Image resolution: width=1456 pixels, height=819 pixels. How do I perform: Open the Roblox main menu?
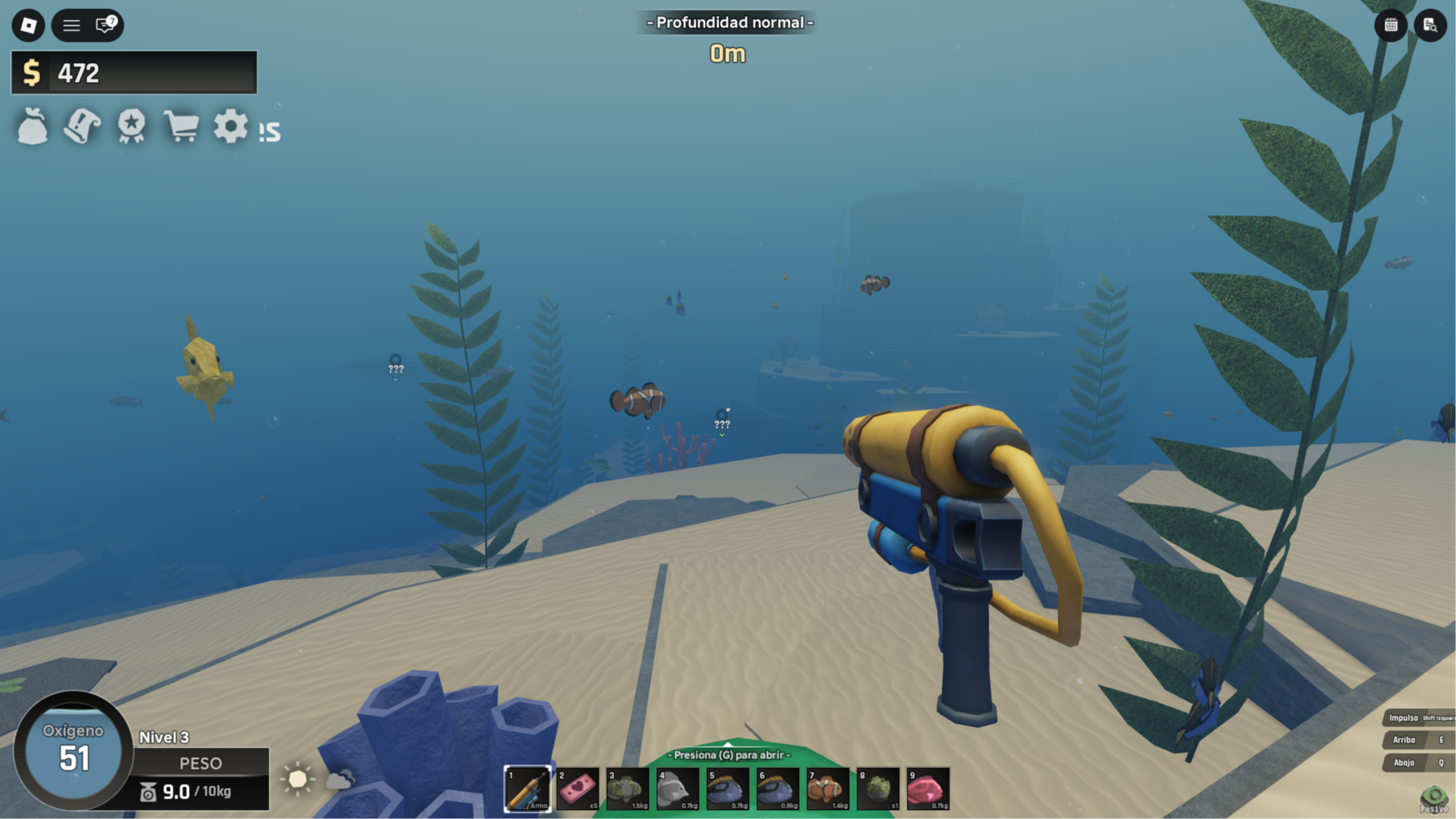click(28, 25)
